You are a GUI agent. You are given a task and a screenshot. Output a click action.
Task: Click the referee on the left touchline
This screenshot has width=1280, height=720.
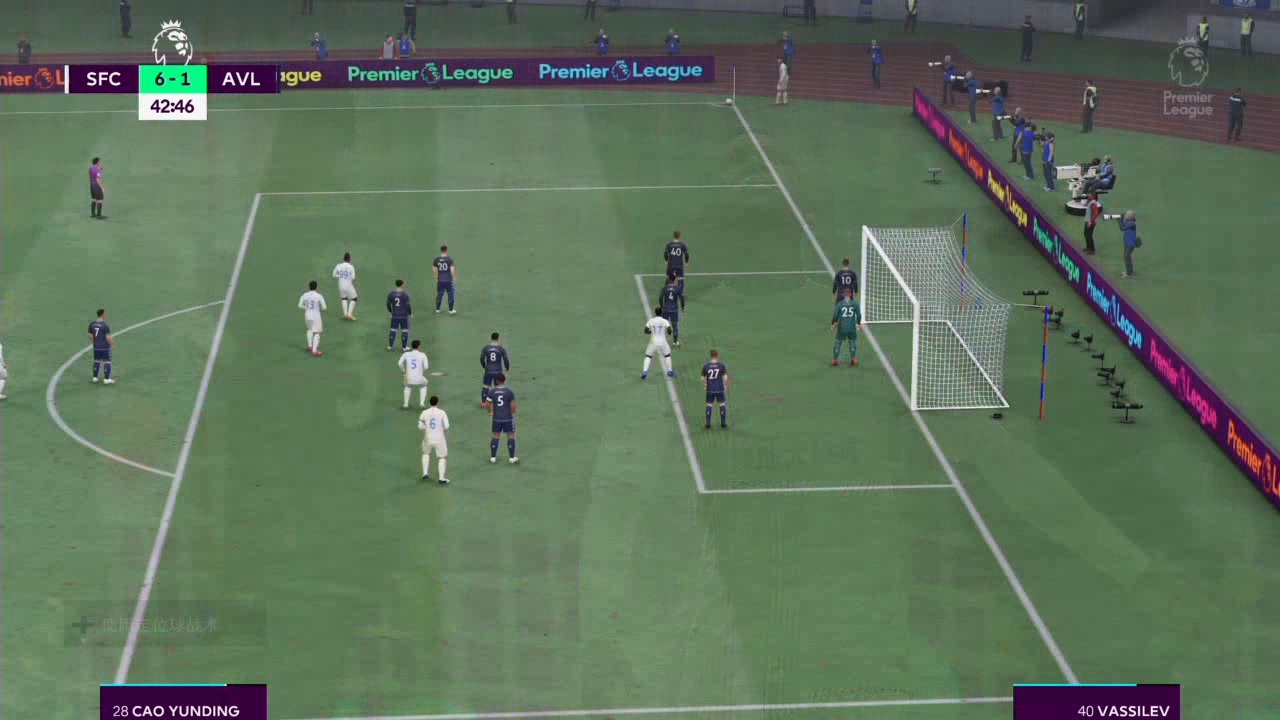(96, 185)
